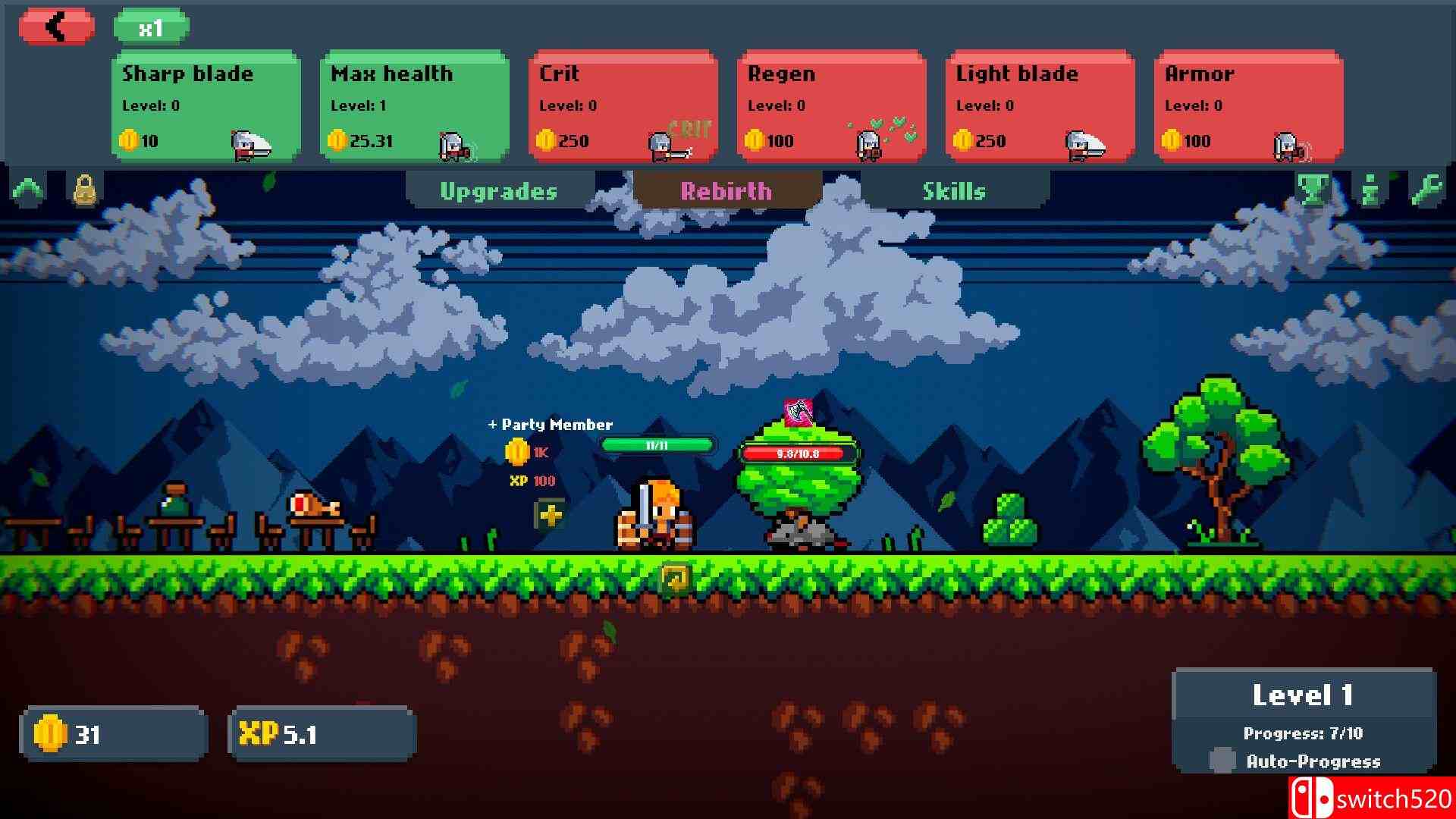1456x819 pixels.
Task: Purchase the Max health upgrade
Action: [415, 106]
